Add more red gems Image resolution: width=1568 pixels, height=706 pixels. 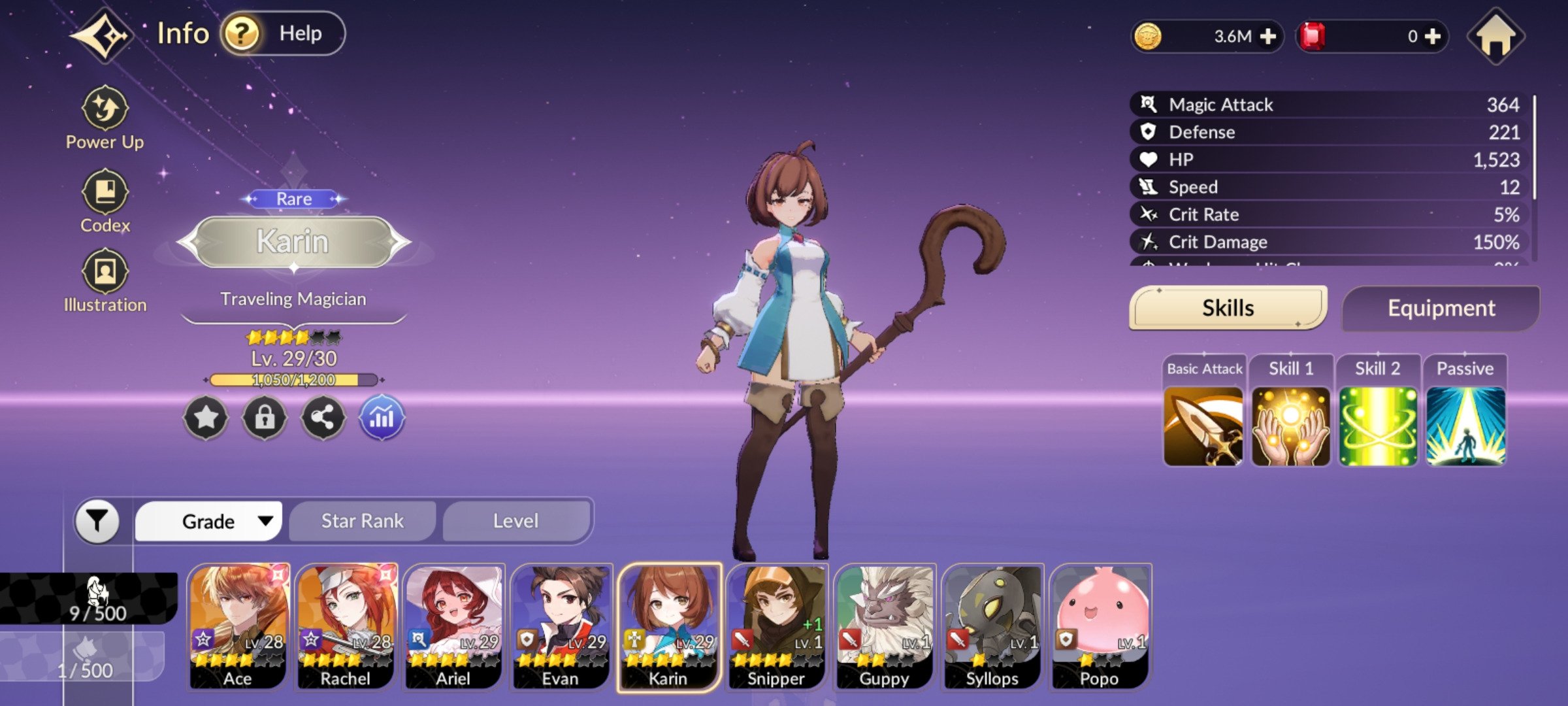1433,37
